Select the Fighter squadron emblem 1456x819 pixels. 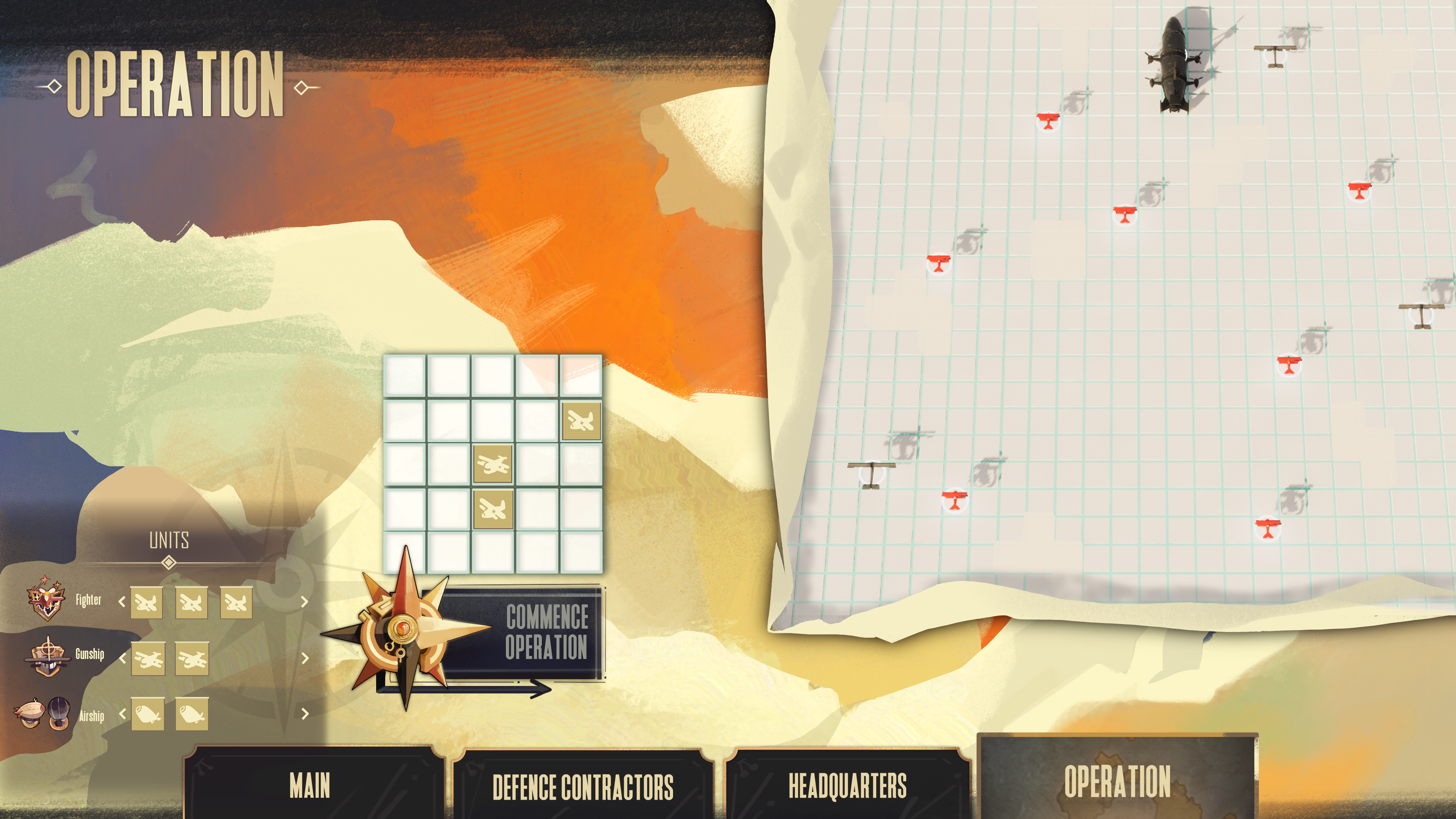point(46,598)
